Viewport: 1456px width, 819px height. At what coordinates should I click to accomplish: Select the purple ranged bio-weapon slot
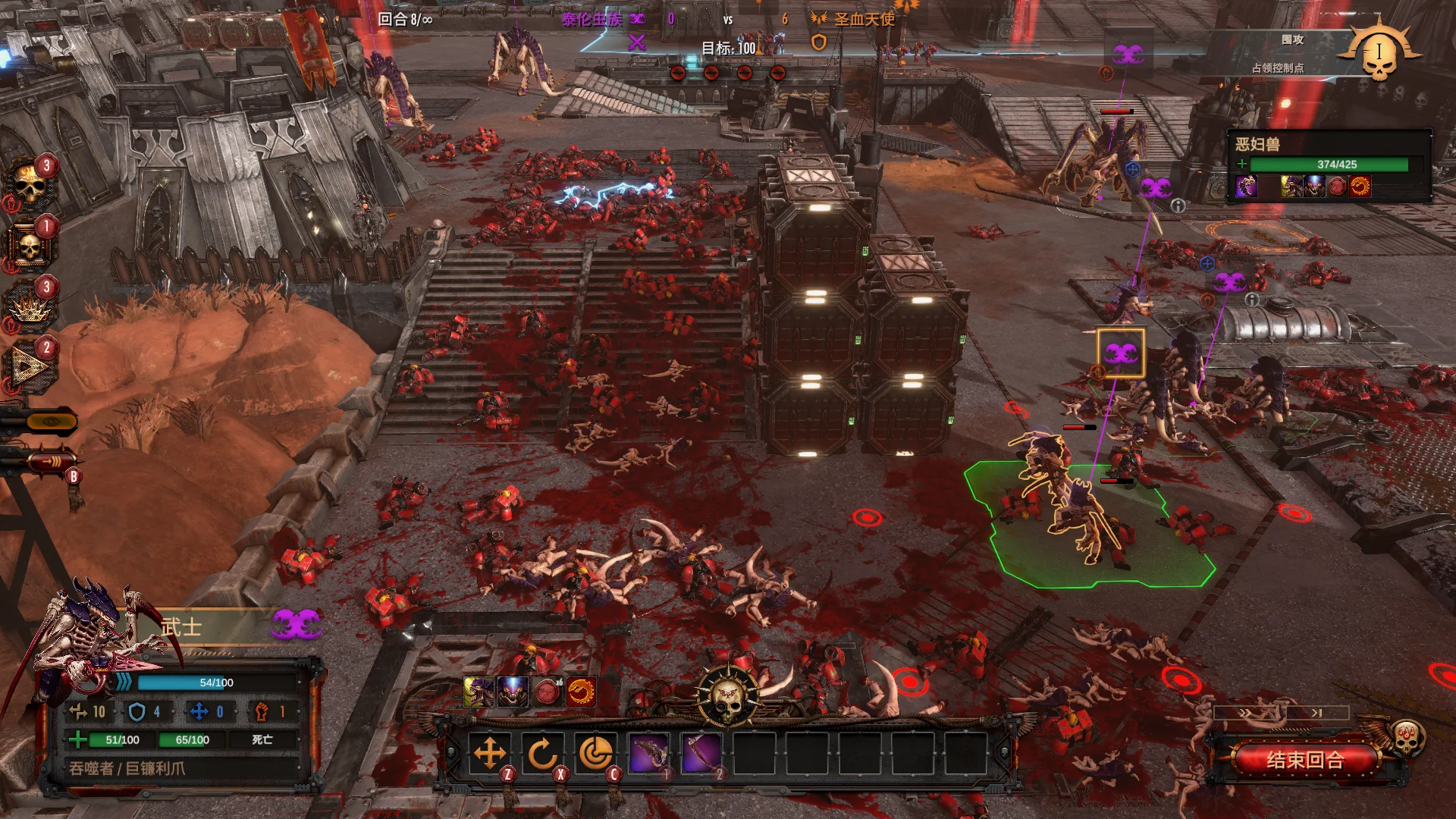649,754
